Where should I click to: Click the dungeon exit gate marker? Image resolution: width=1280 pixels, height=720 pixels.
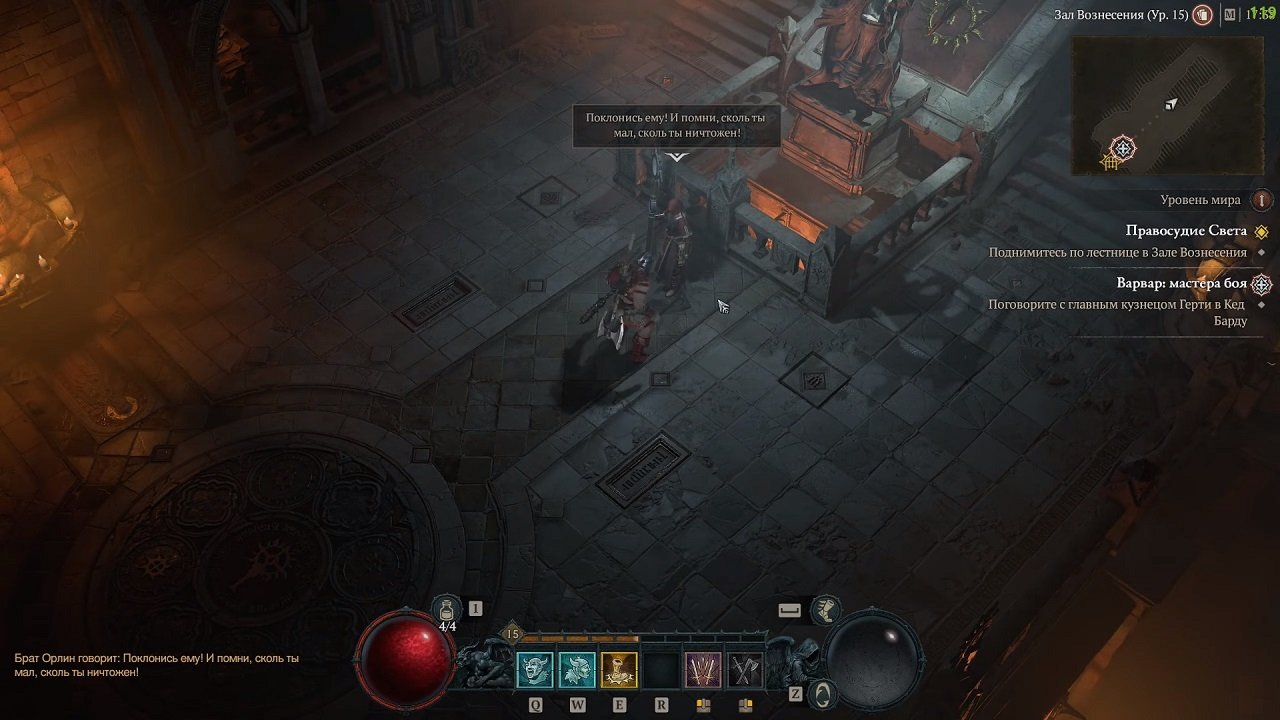pos(1109,162)
